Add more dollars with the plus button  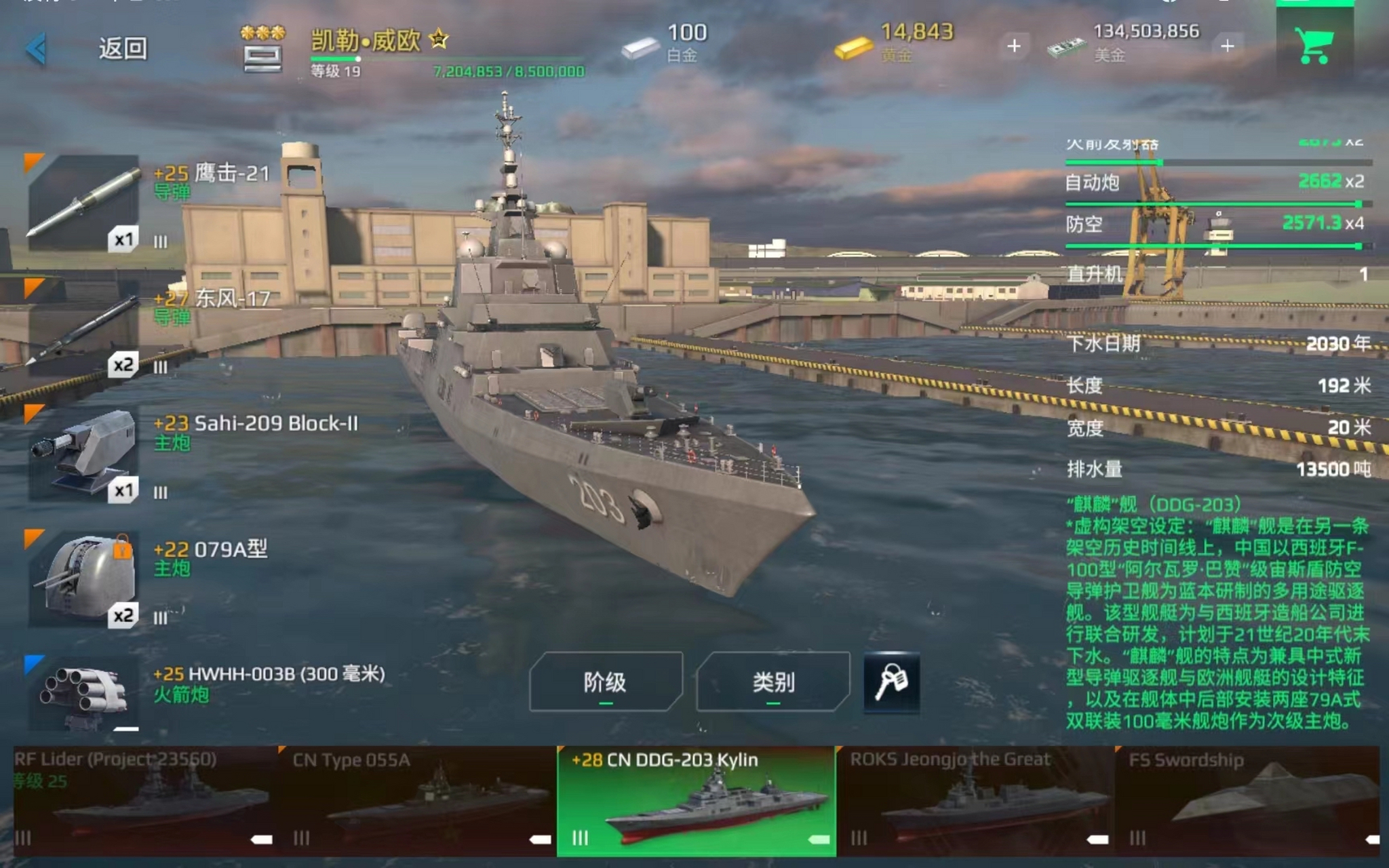tap(1227, 46)
